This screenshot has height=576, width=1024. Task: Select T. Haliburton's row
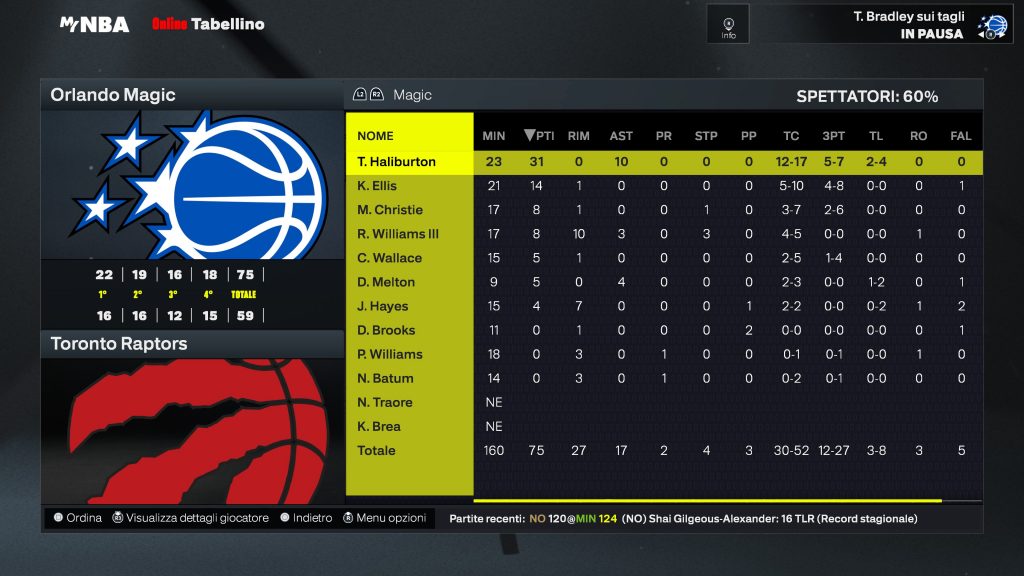coord(397,162)
